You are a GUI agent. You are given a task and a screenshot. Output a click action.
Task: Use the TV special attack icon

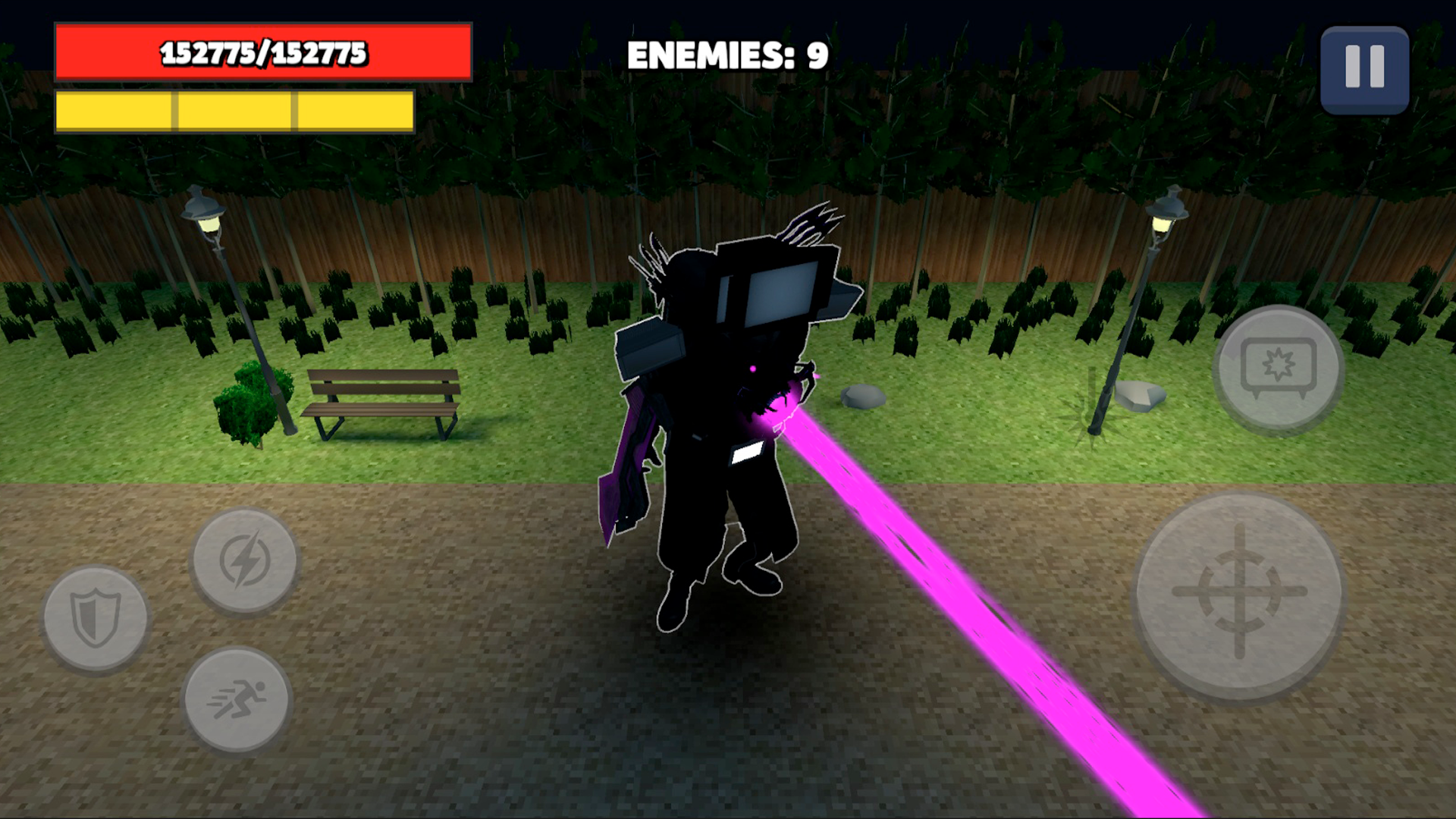click(x=1279, y=369)
